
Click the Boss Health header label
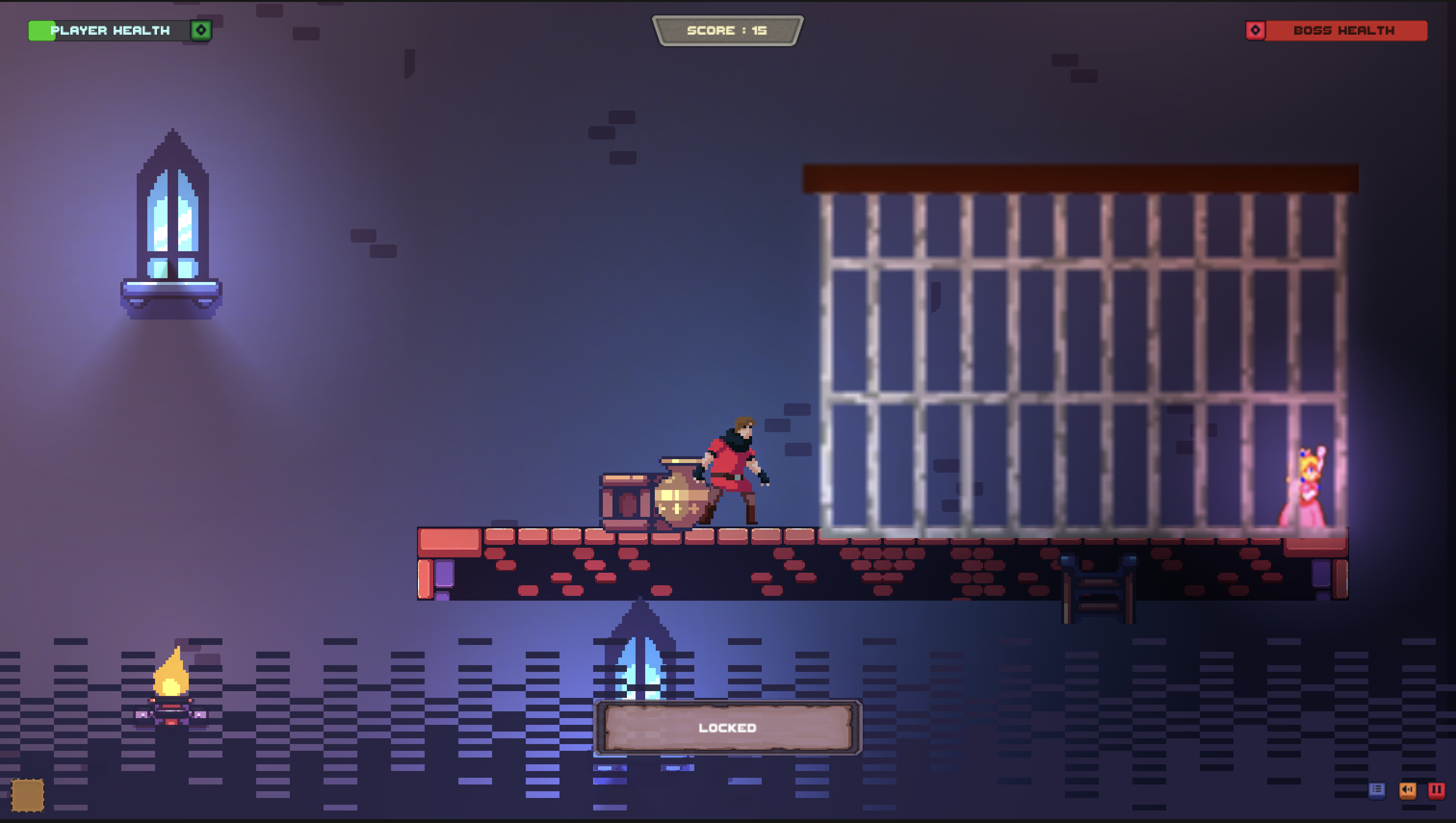[x=1346, y=30]
